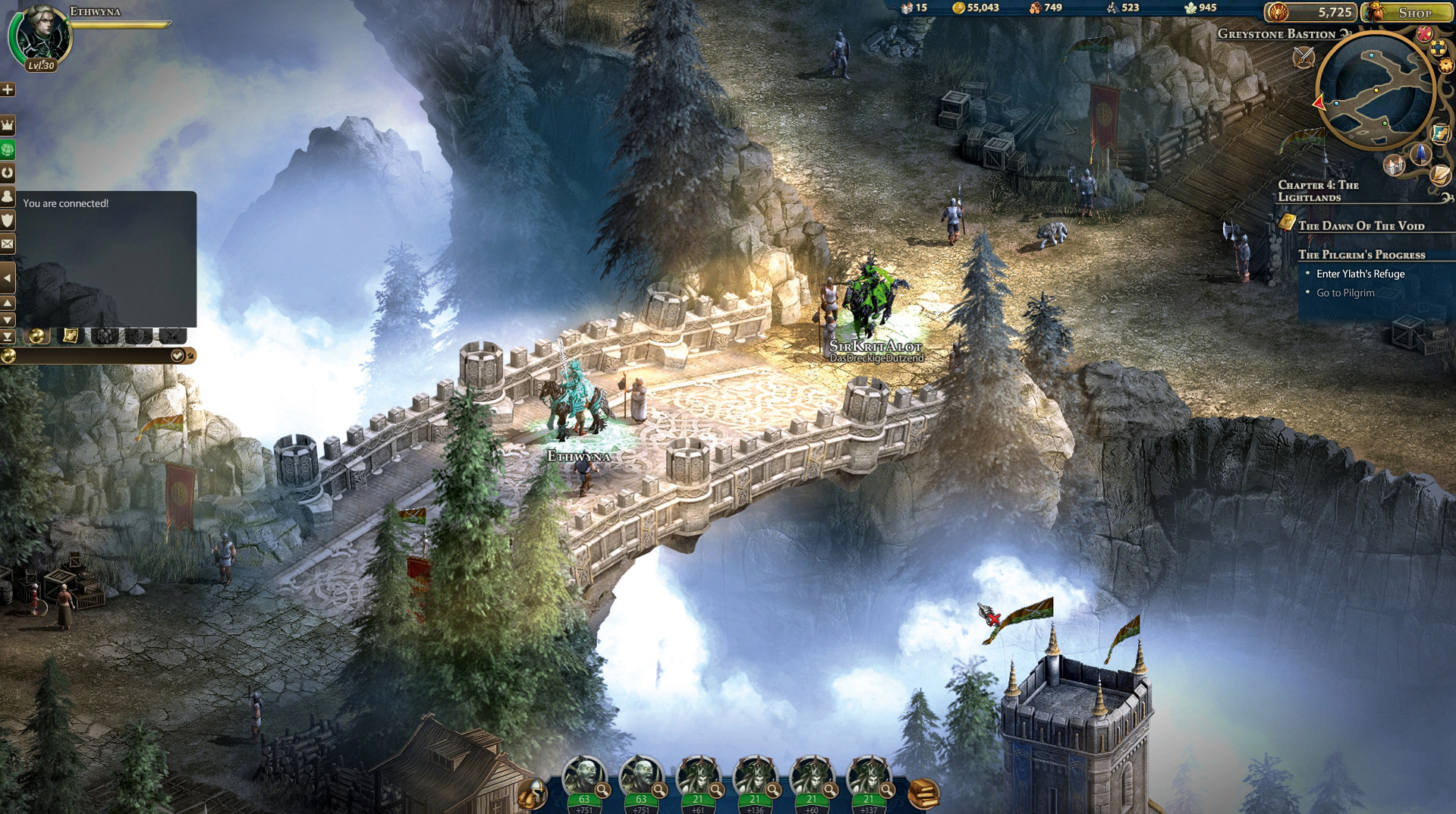Switch to the crossed swords chat tab
The image size is (1456, 814).
click(x=173, y=335)
